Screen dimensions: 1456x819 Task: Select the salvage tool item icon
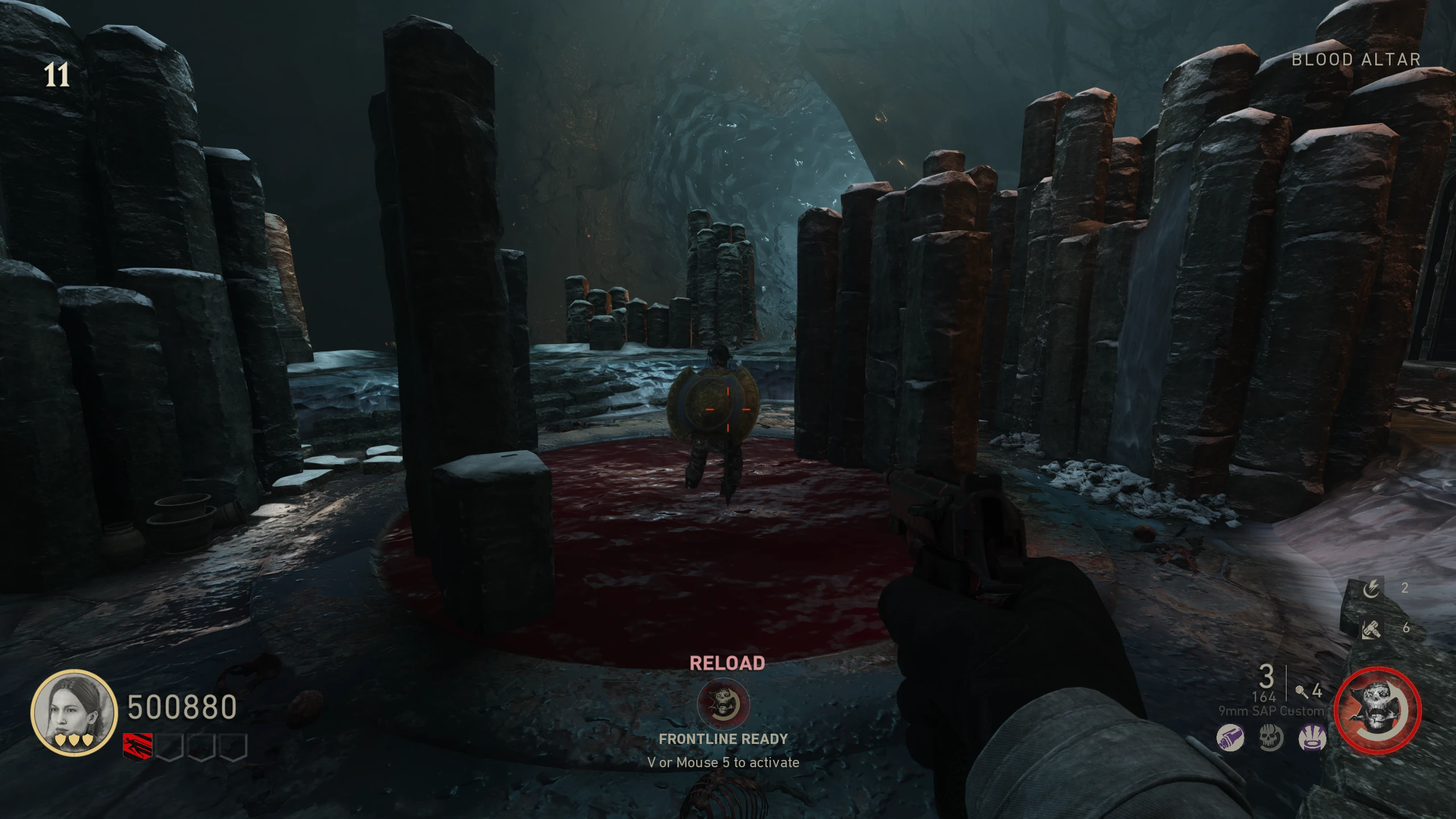[x=1371, y=628]
